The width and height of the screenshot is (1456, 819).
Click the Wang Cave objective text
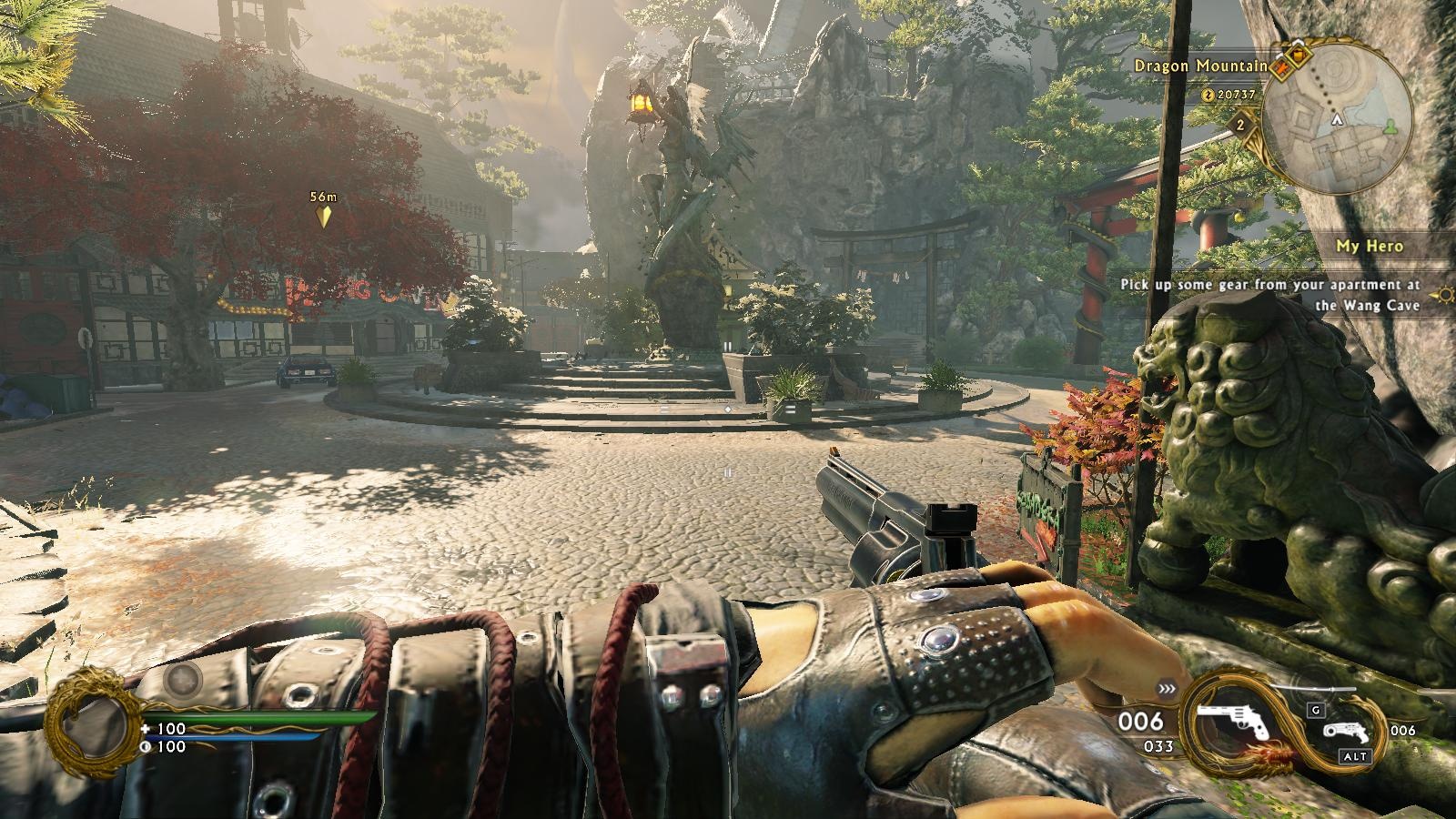click(1270, 295)
